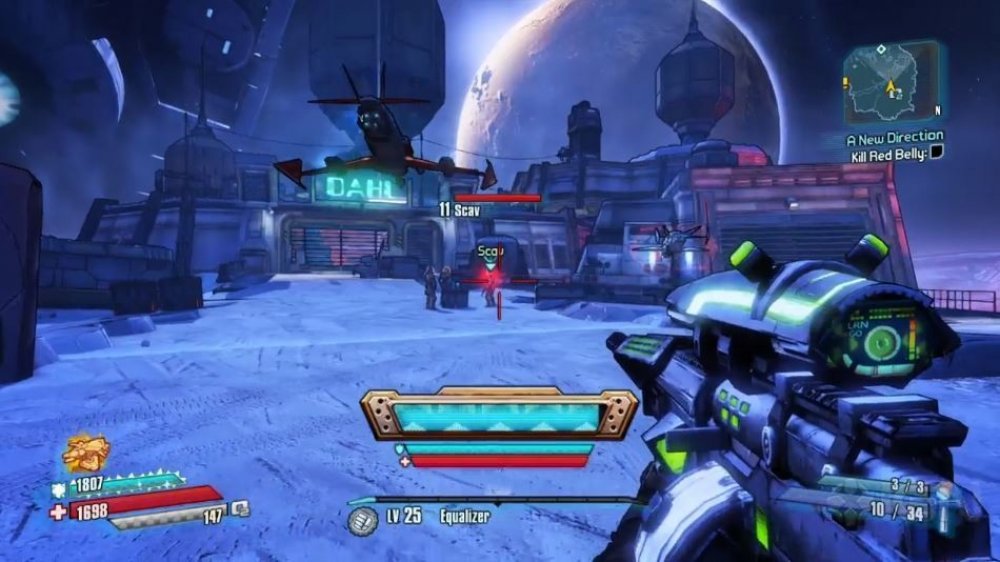Select the oxygen tank icon beside 147
The height and width of the screenshot is (562, 1000).
coord(240,510)
